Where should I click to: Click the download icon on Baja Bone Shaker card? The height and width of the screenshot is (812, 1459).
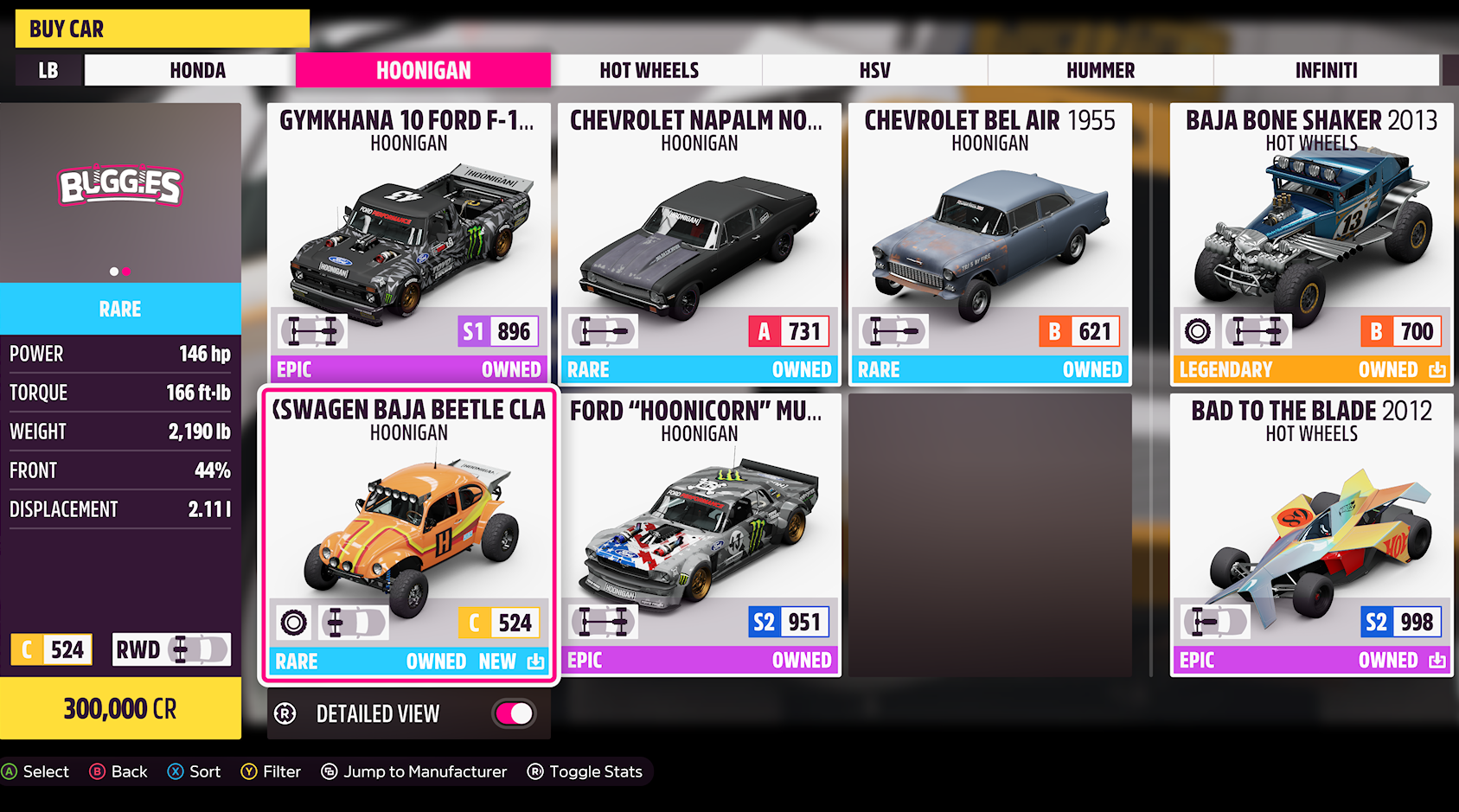1438,368
